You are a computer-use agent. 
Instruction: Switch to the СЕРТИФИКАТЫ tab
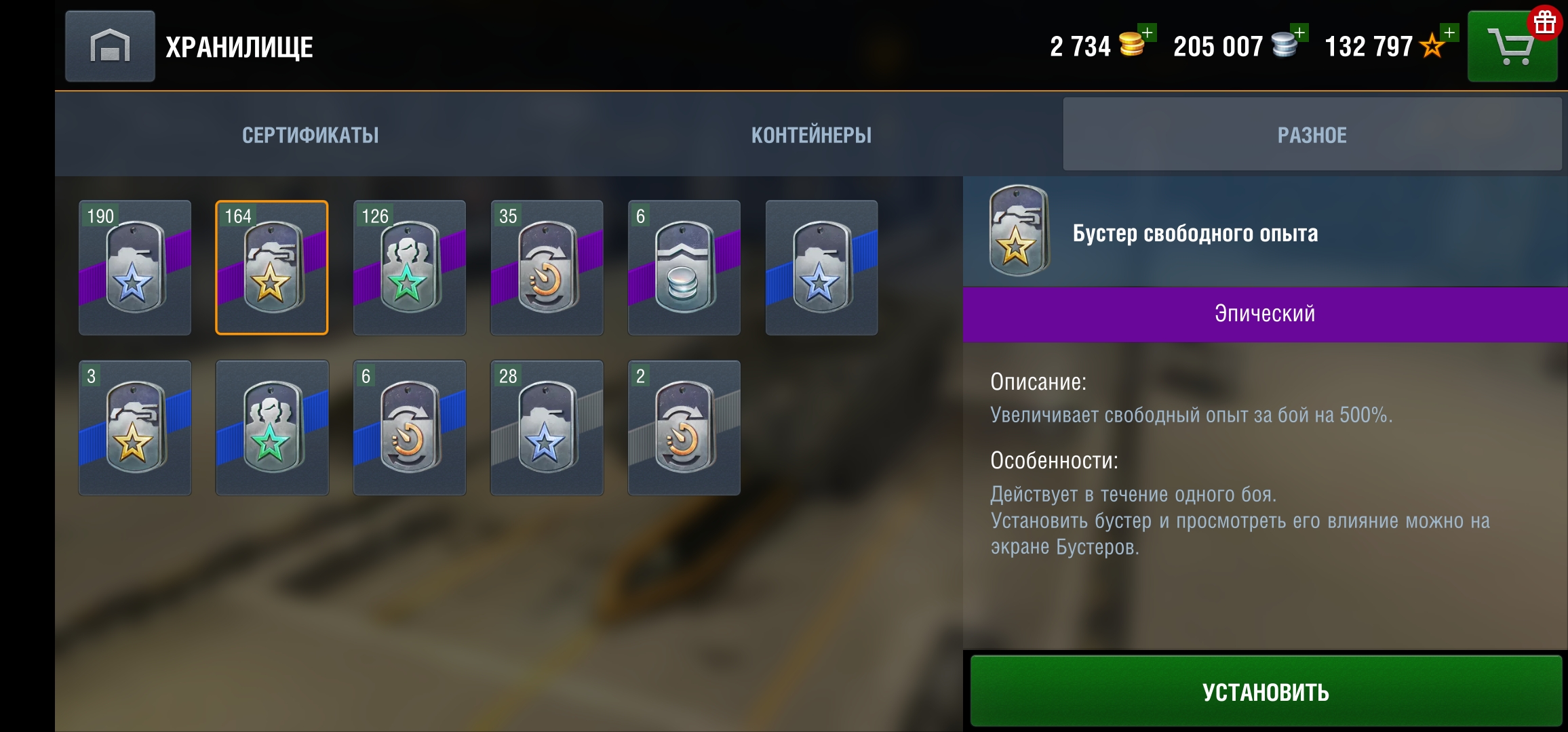(x=309, y=134)
